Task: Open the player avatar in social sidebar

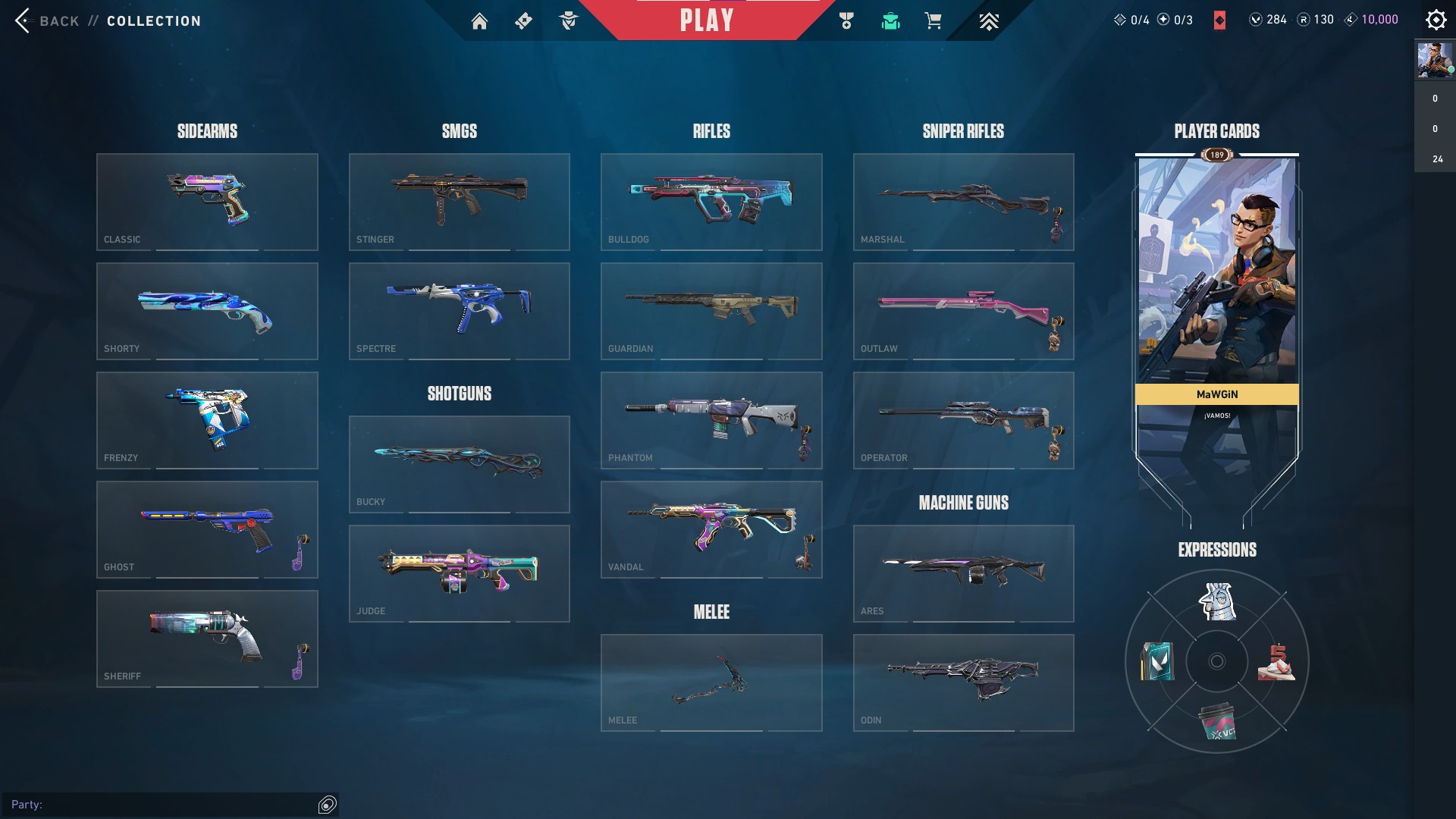Action: (1434, 61)
